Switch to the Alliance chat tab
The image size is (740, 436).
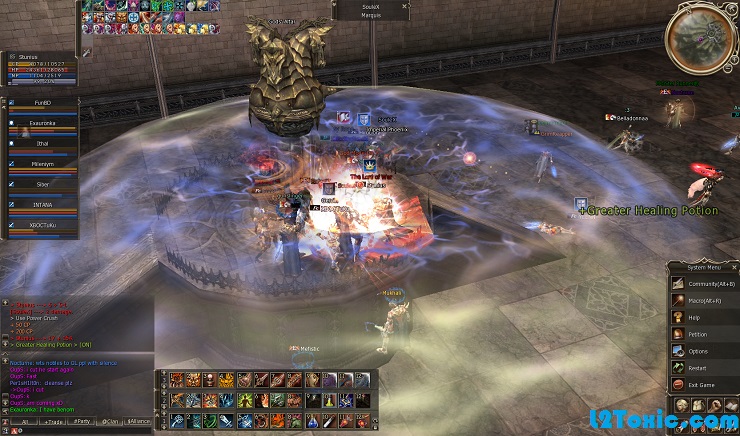pyautogui.click(x=138, y=422)
